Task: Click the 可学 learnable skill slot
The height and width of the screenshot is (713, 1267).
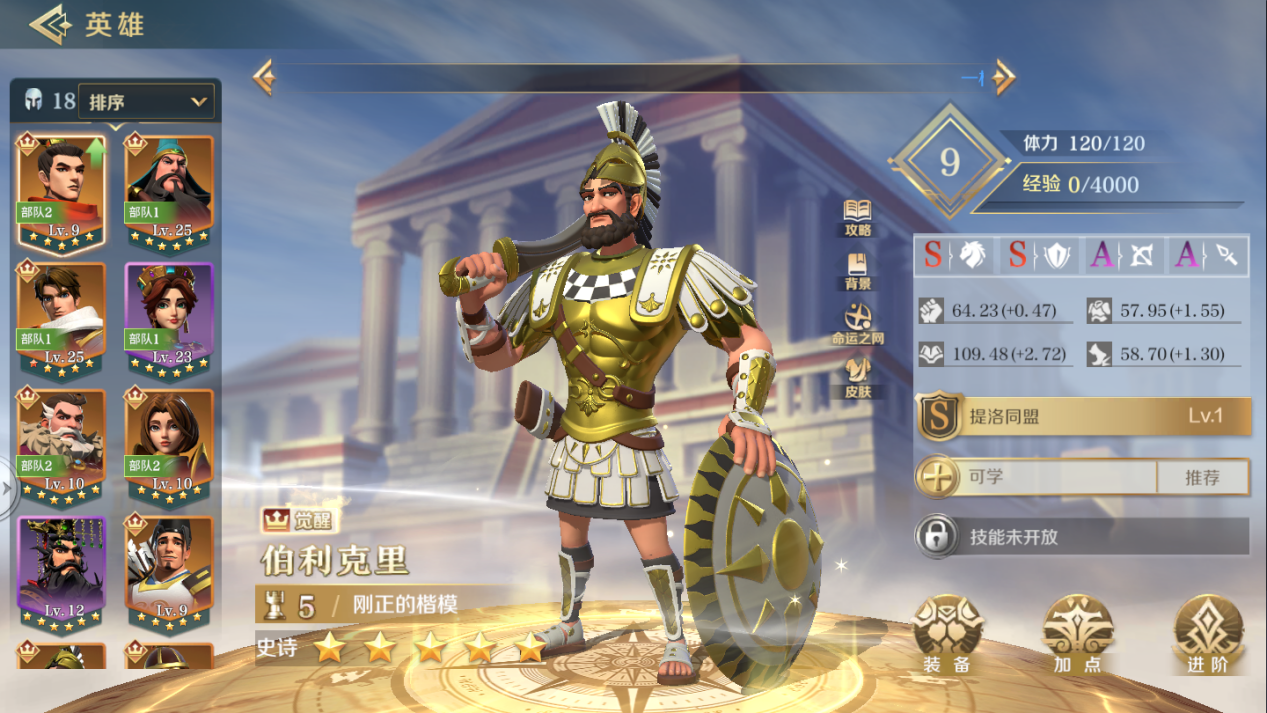Action: coord(1040,477)
